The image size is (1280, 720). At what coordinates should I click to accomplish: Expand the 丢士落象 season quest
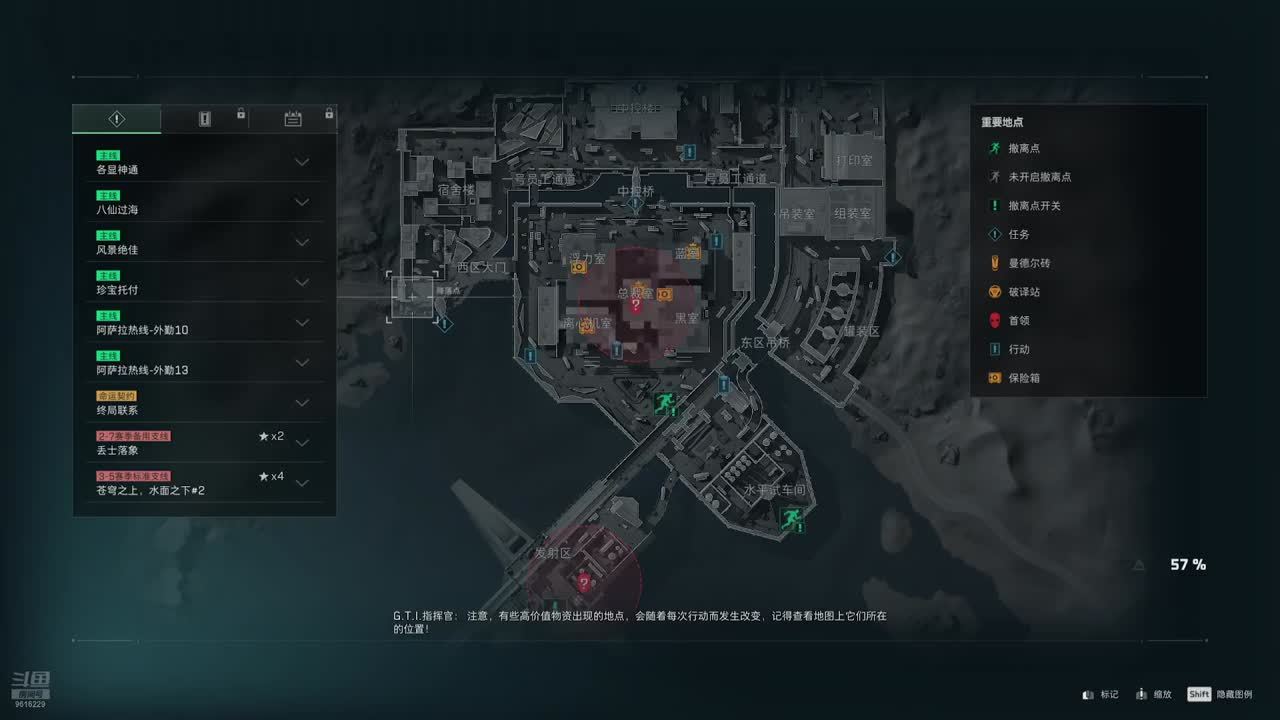[301, 443]
